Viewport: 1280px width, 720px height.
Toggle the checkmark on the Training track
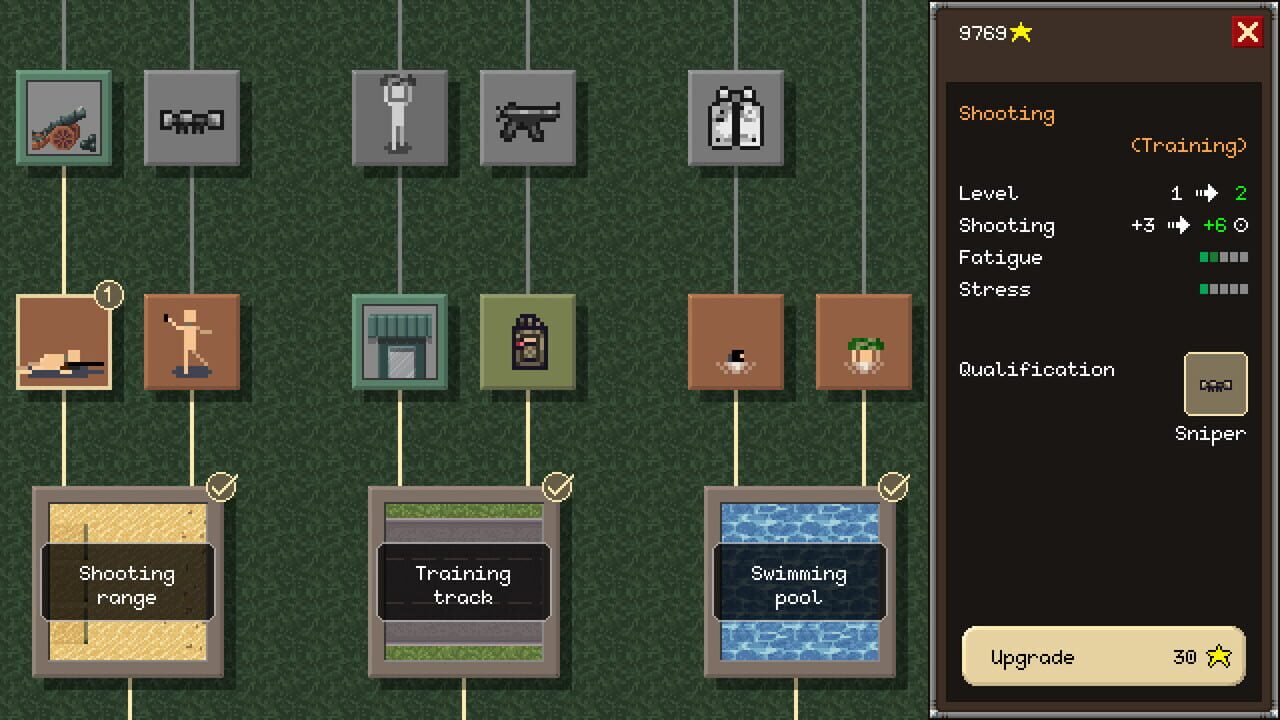pyautogui.click(x=557, y=488)
